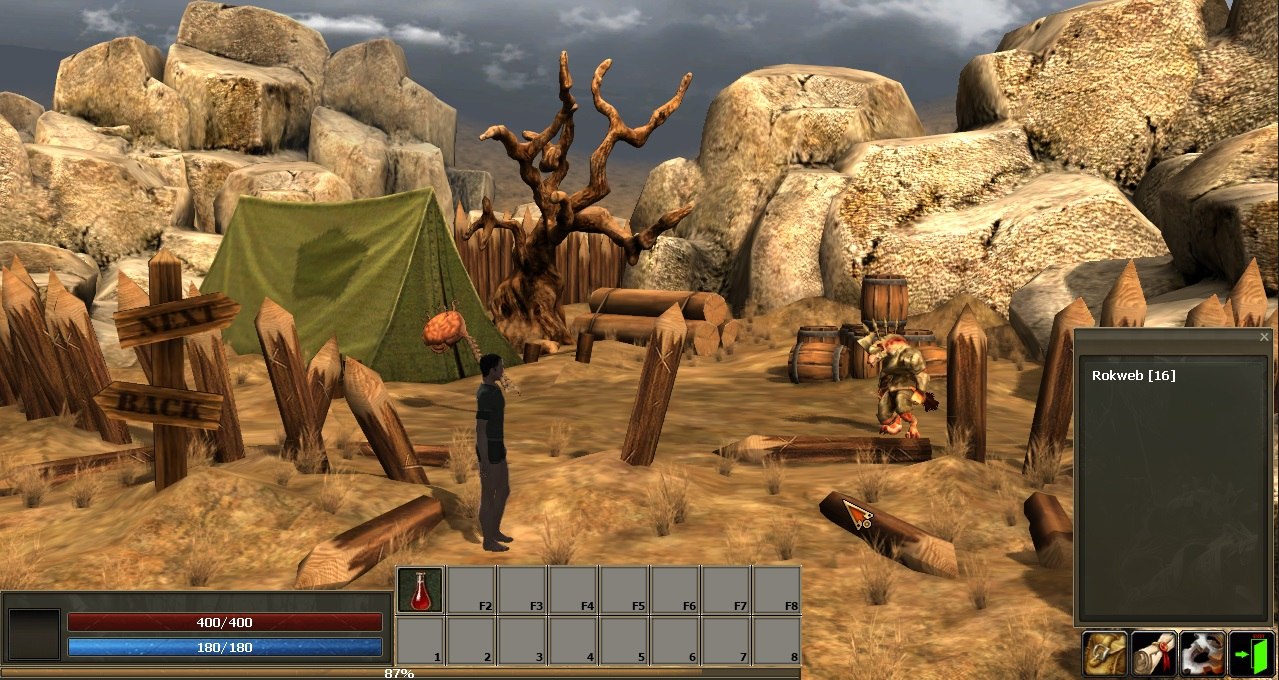
Task: Open the inventory bag icon
Action: (1105, 654)
